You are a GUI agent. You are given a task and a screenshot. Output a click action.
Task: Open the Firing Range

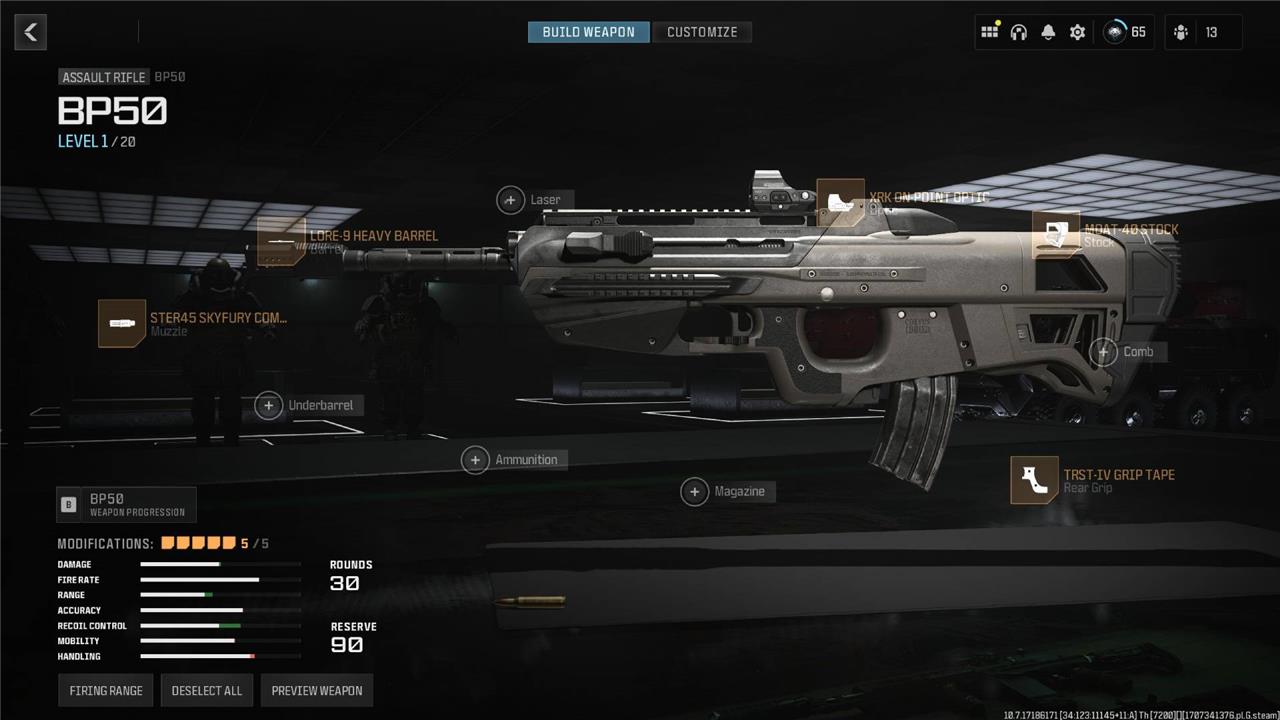106,691
